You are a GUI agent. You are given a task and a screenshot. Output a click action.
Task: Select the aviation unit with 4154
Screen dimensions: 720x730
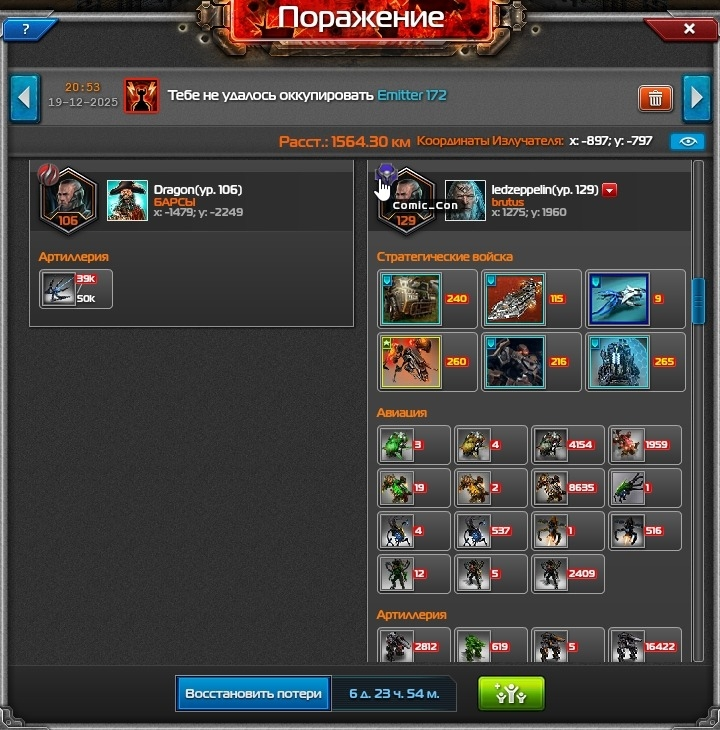(551, 445)
